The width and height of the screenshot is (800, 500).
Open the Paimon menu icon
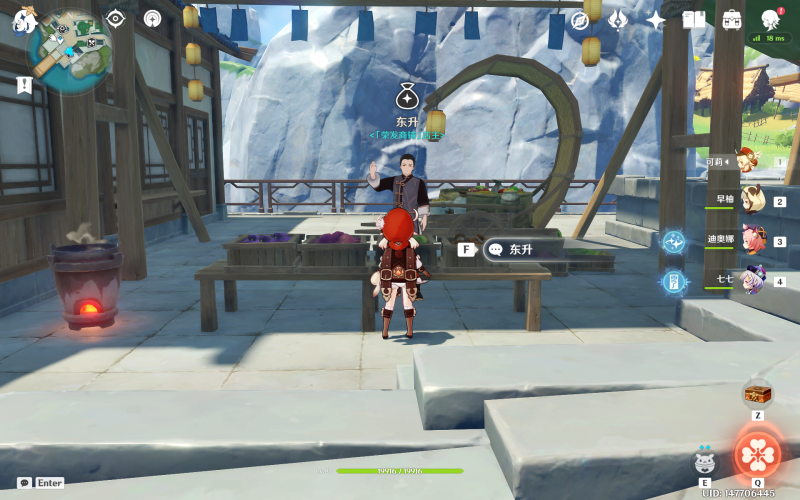point(24,20)
